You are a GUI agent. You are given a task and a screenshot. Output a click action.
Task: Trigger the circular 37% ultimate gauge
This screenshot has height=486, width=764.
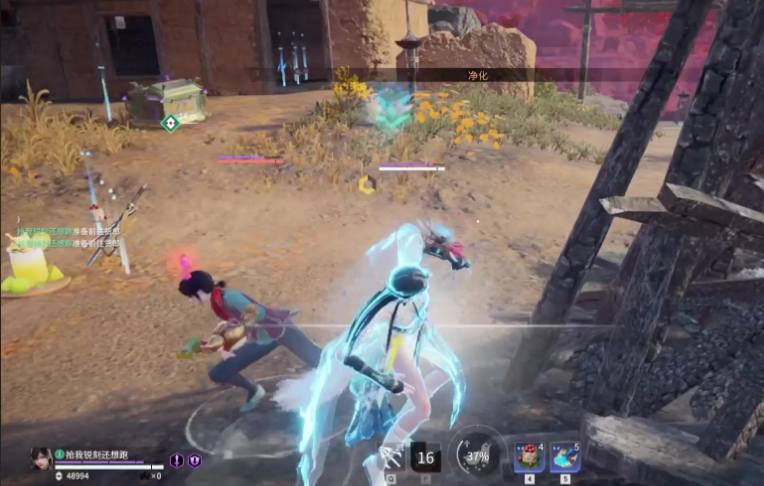tap(477, 455)
